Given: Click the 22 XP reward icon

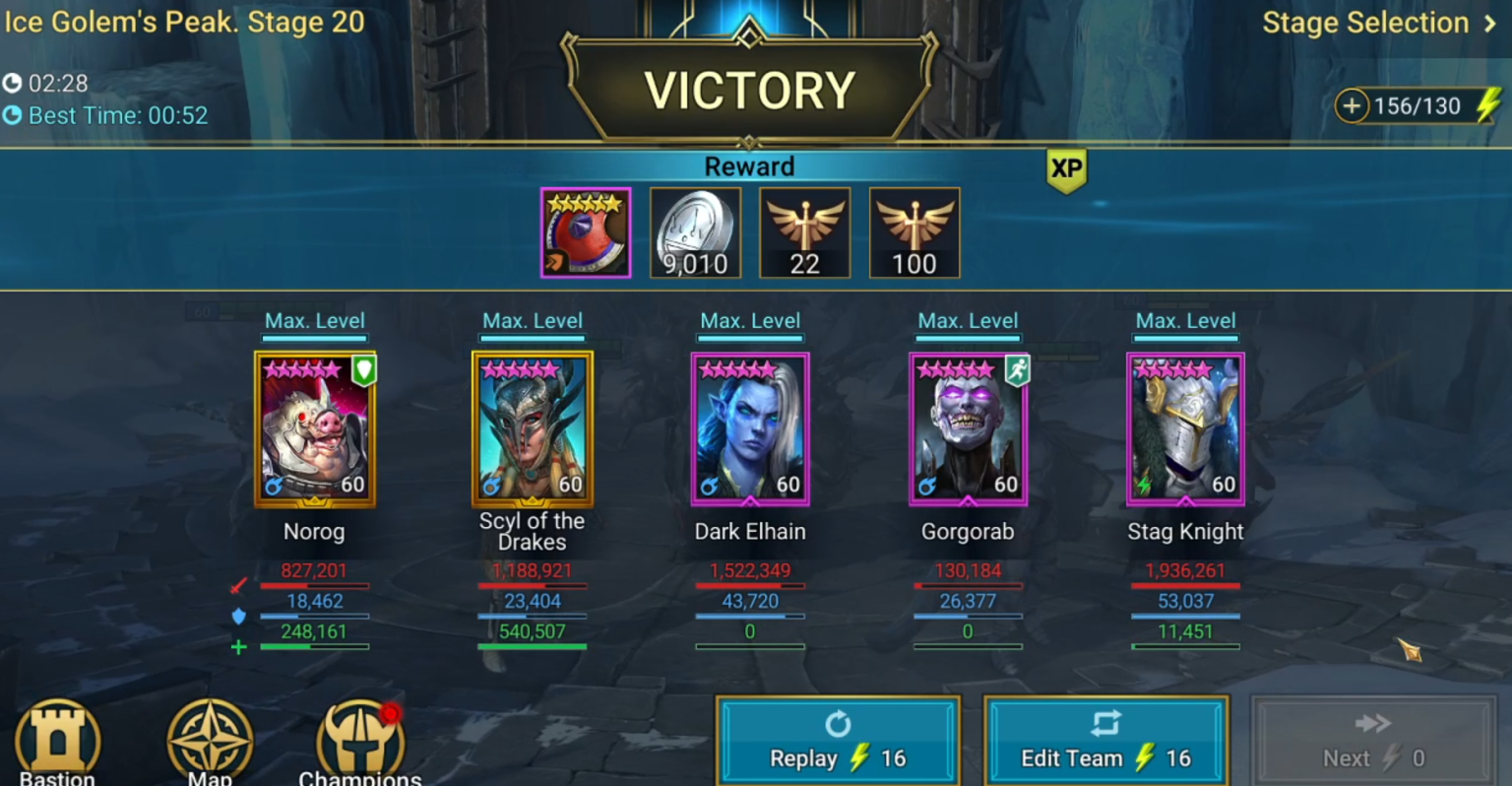Looking at the screenshot, I should tap(804, 232).
